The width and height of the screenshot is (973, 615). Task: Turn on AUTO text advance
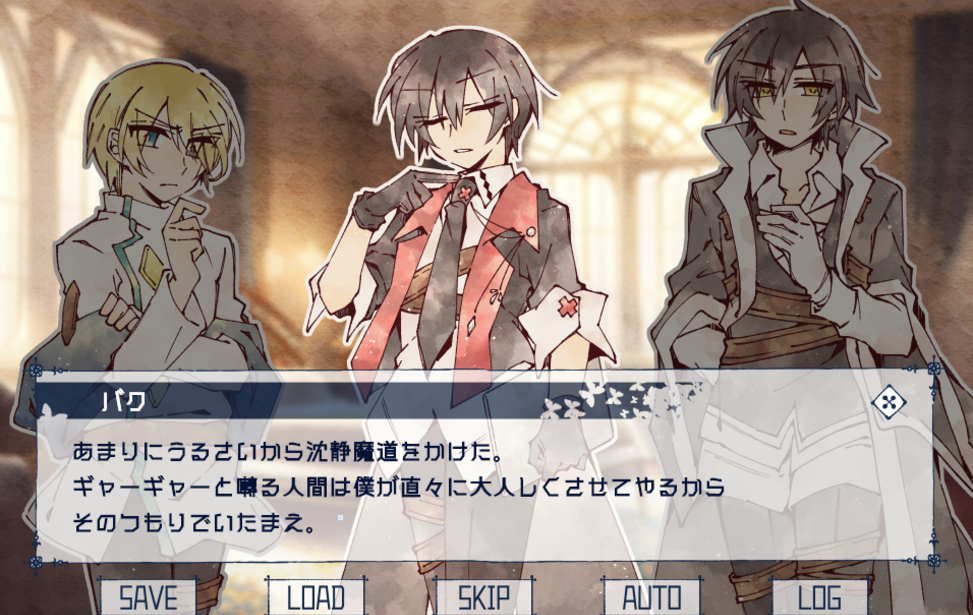point(652,597)
